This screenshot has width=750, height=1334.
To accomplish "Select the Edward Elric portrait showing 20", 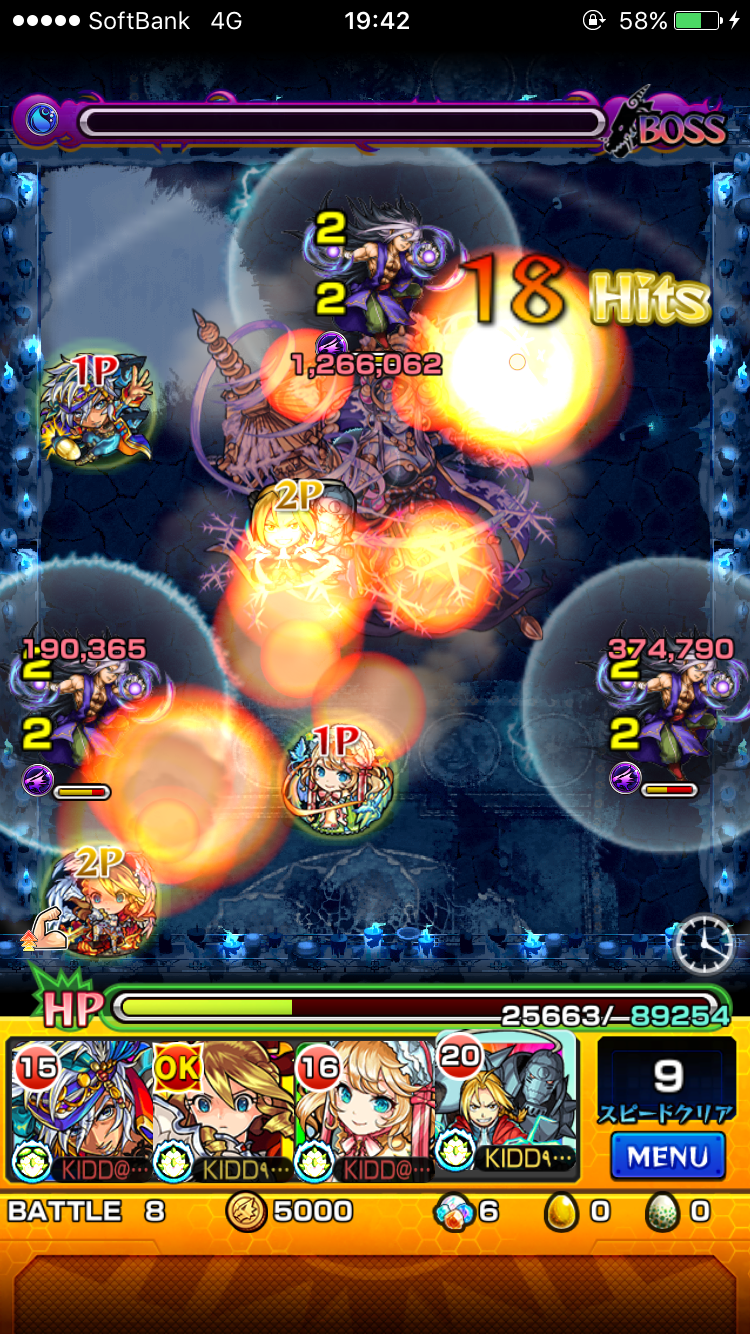I will click(507, 1105).
